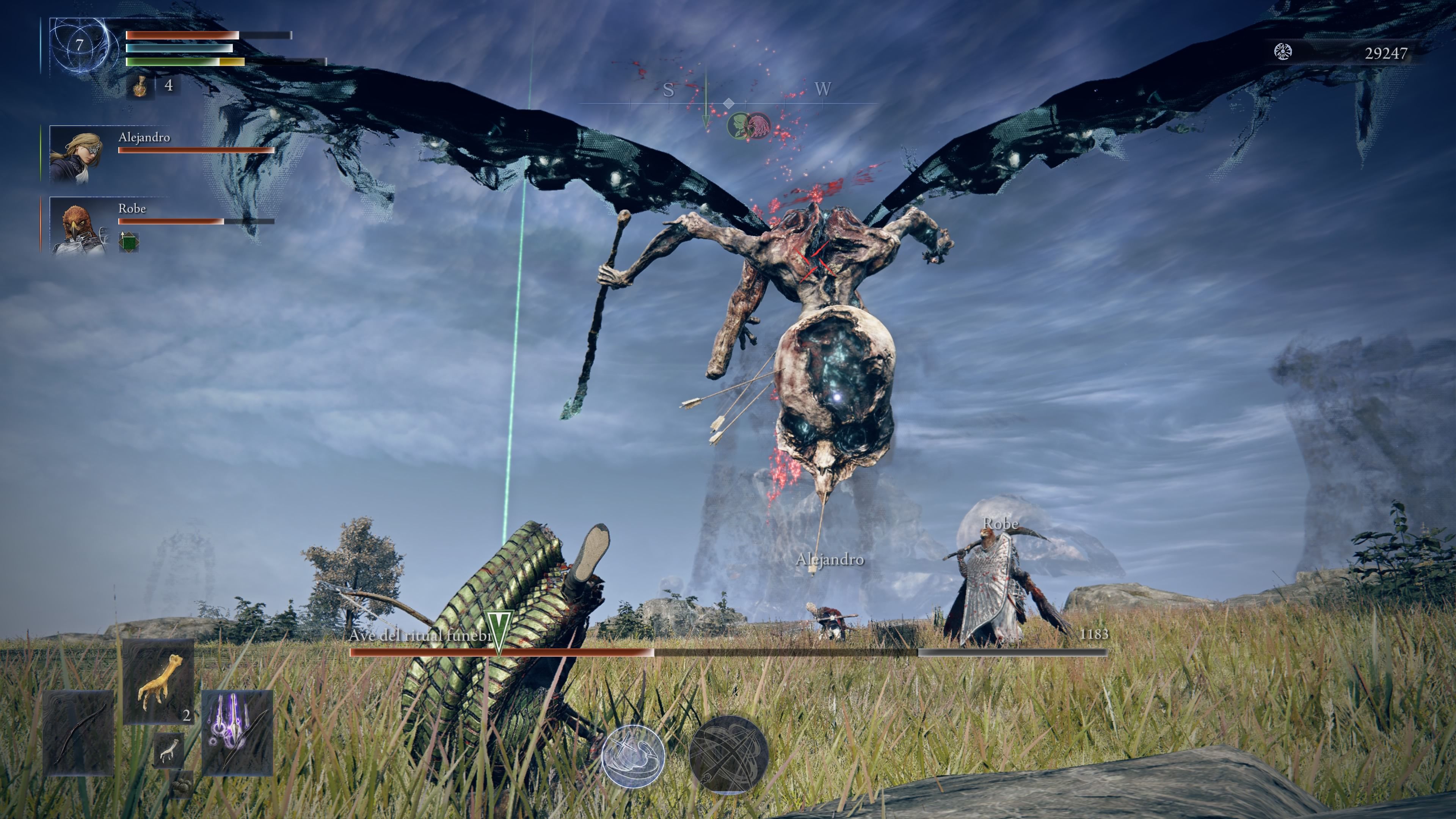This screenshot has width=1456, height=819.
Task: Select the plain dark bow slot
Action: (x=78, y=733)
